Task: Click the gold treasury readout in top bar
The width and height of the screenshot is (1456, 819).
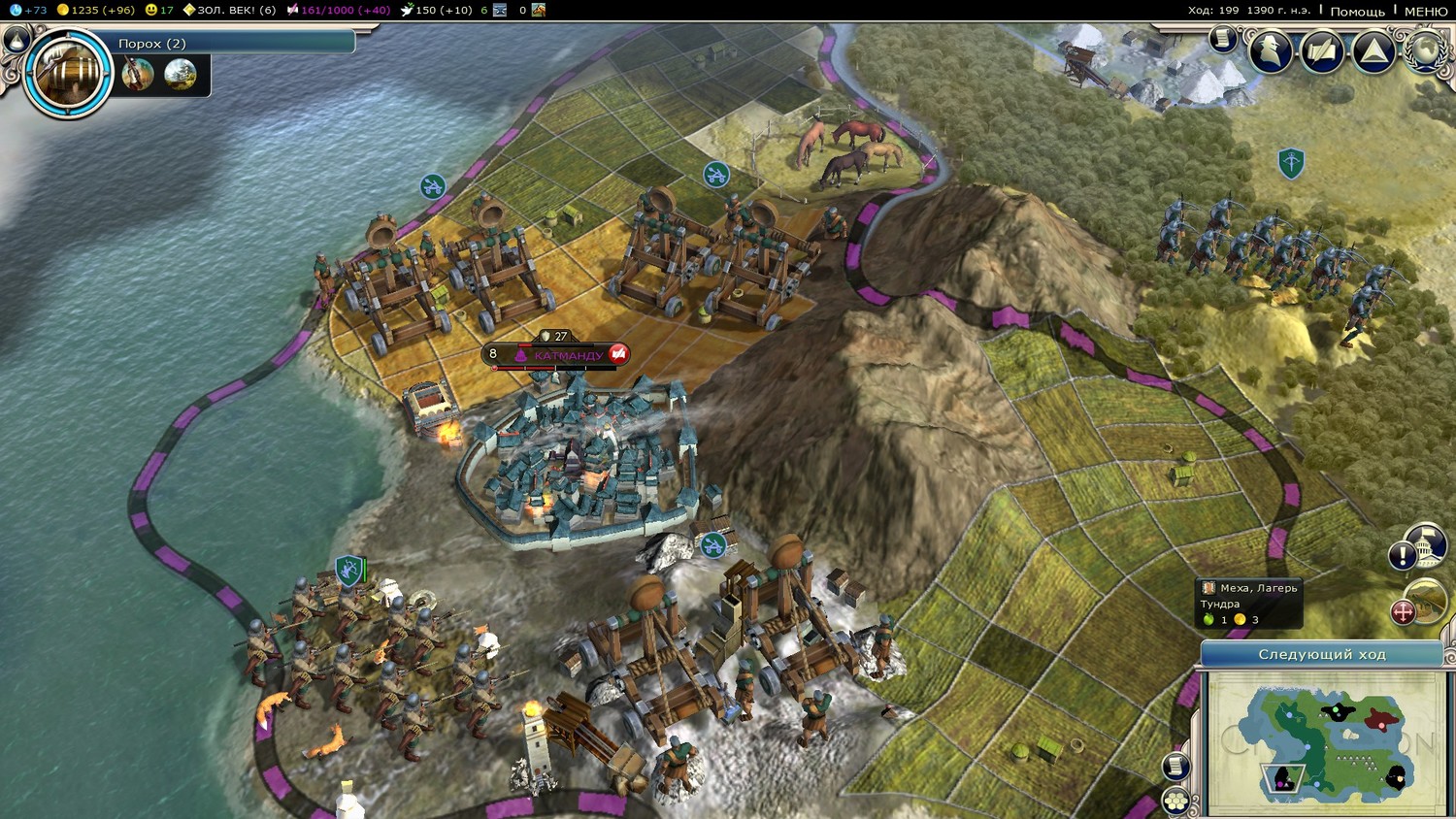Action: (95, 10)
